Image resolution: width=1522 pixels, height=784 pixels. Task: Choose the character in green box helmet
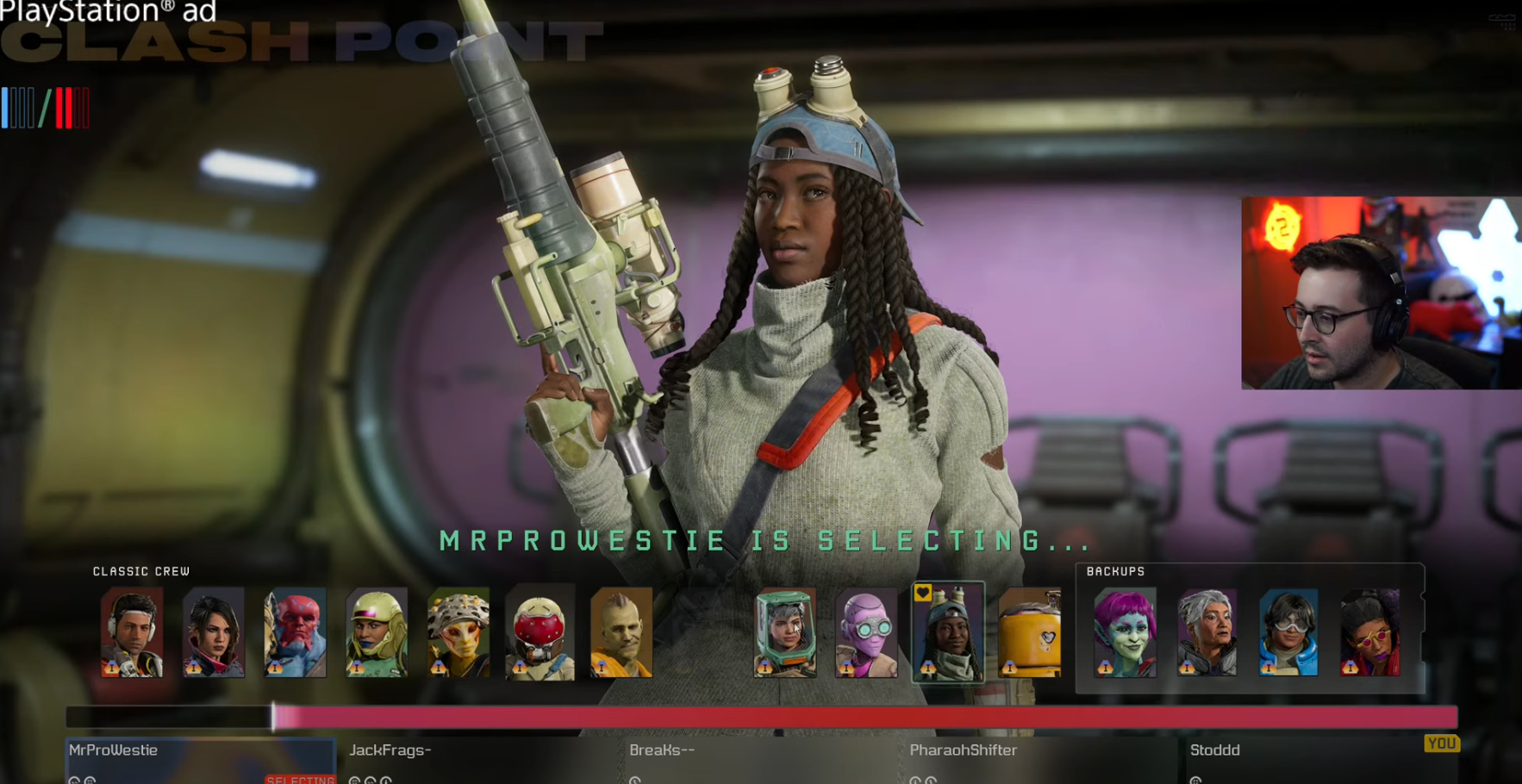click(x=785, y=632)
